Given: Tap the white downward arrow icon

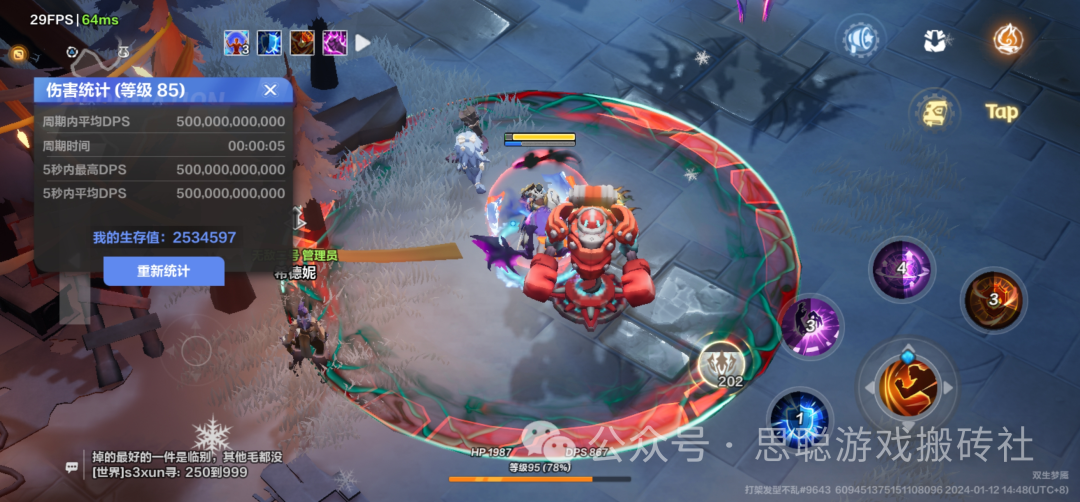Looking at the screenshot, I should coord(937,40).
